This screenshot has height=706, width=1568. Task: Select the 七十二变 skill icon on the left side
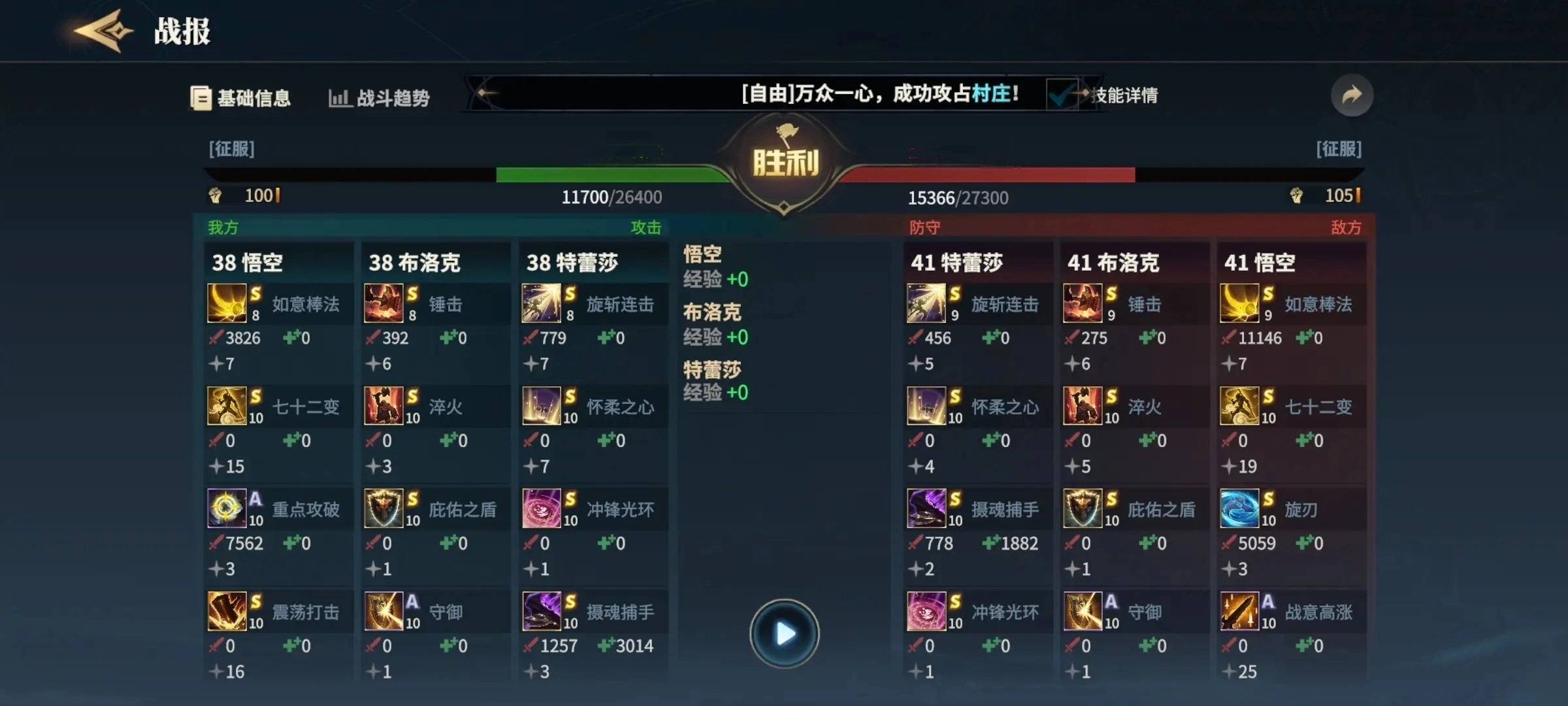coord(227,406)
